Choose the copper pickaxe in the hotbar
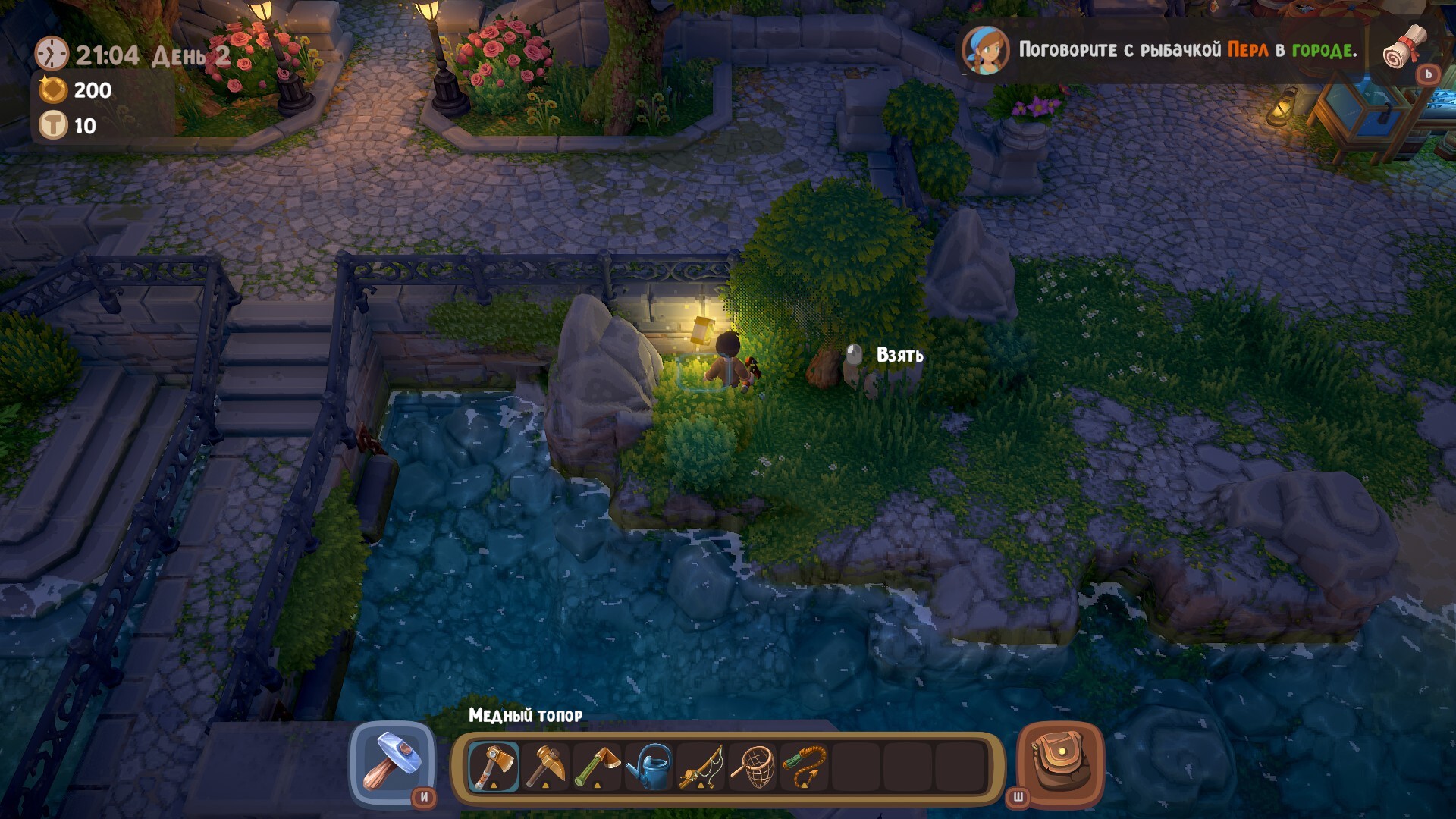1456x819 pixels. click(545, 767)
